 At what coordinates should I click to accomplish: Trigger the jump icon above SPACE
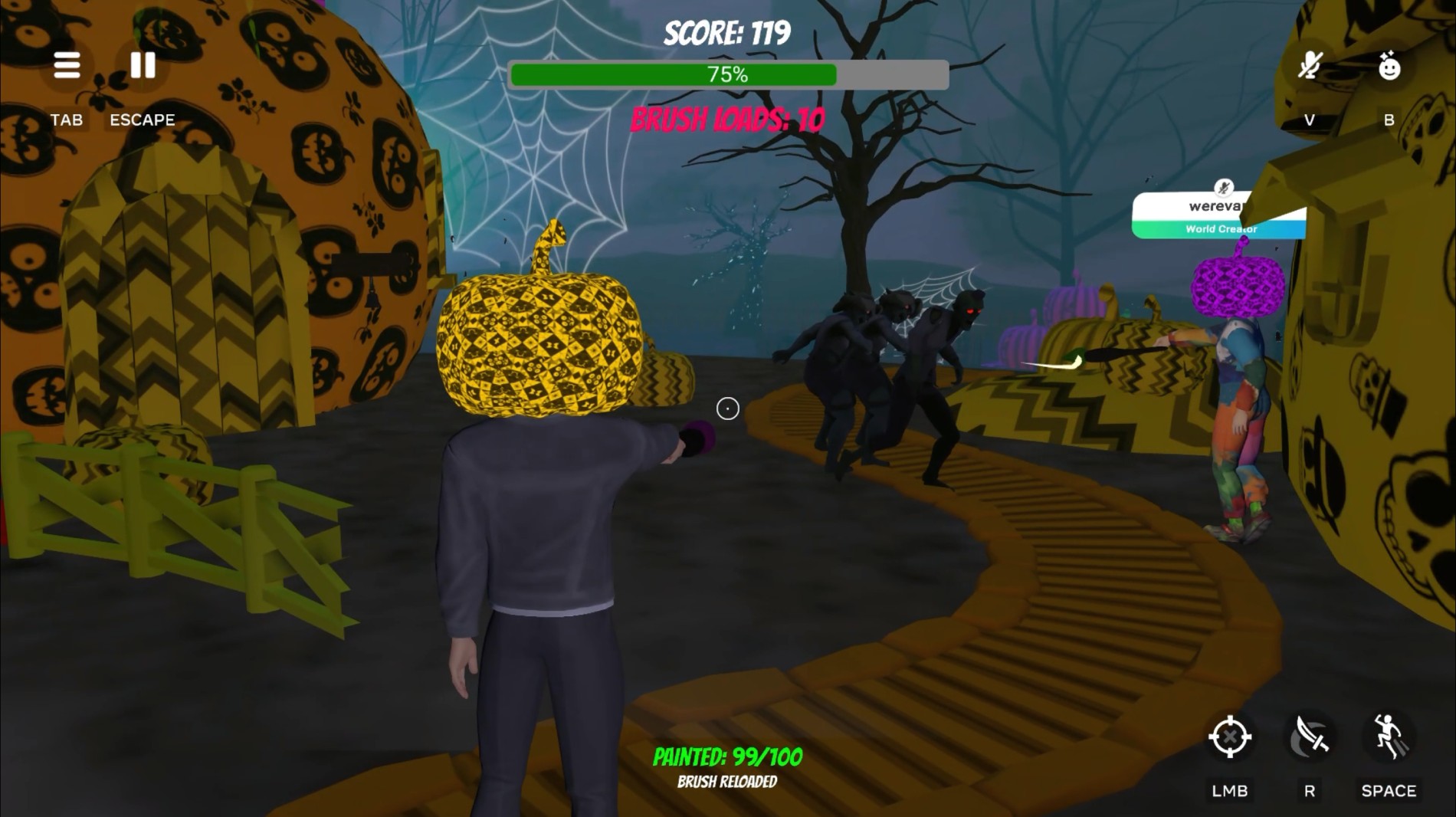pyautogui.click(x=1391, y=737)
